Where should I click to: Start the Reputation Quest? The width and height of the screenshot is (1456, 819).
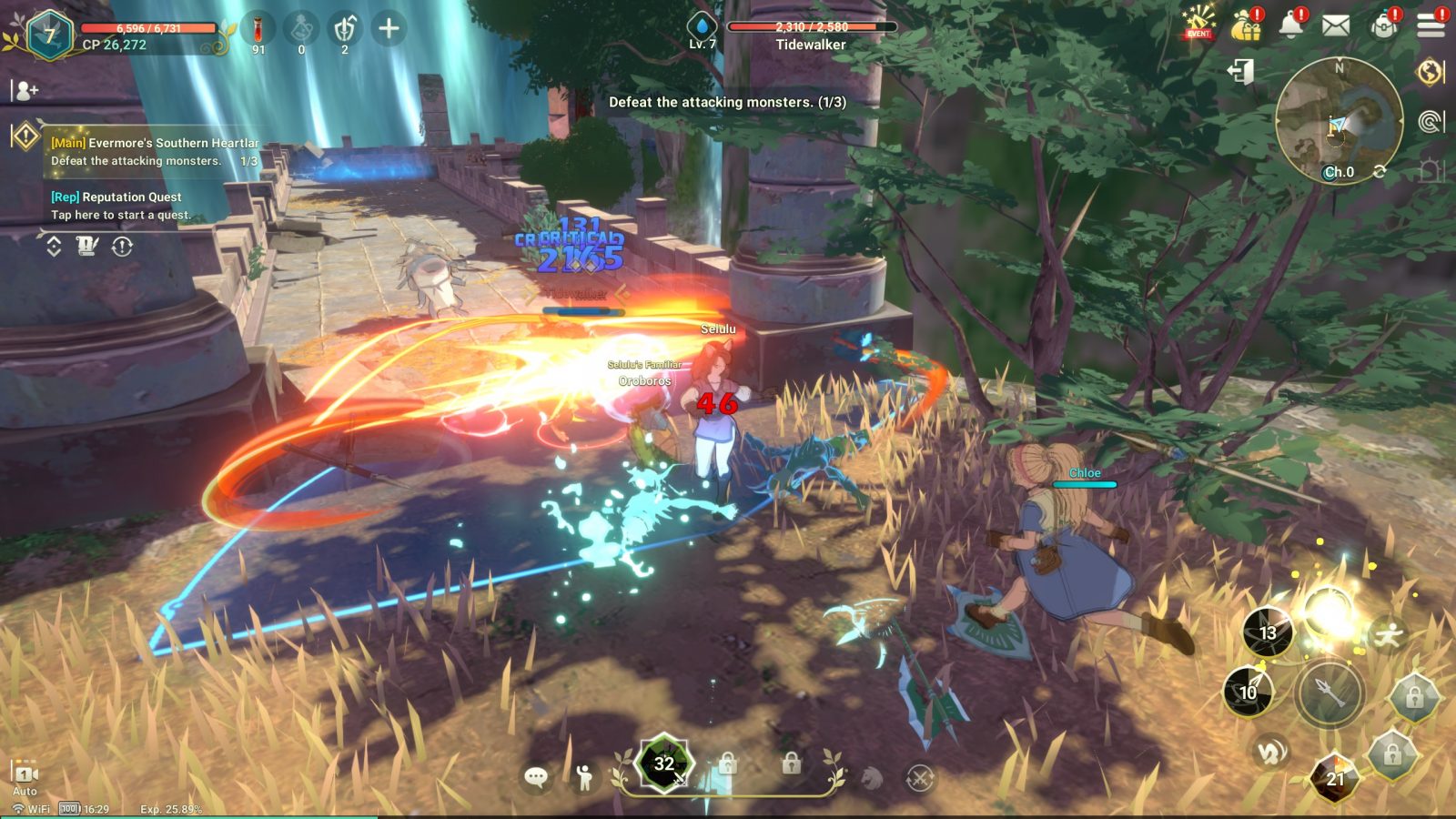click(121, 206)
